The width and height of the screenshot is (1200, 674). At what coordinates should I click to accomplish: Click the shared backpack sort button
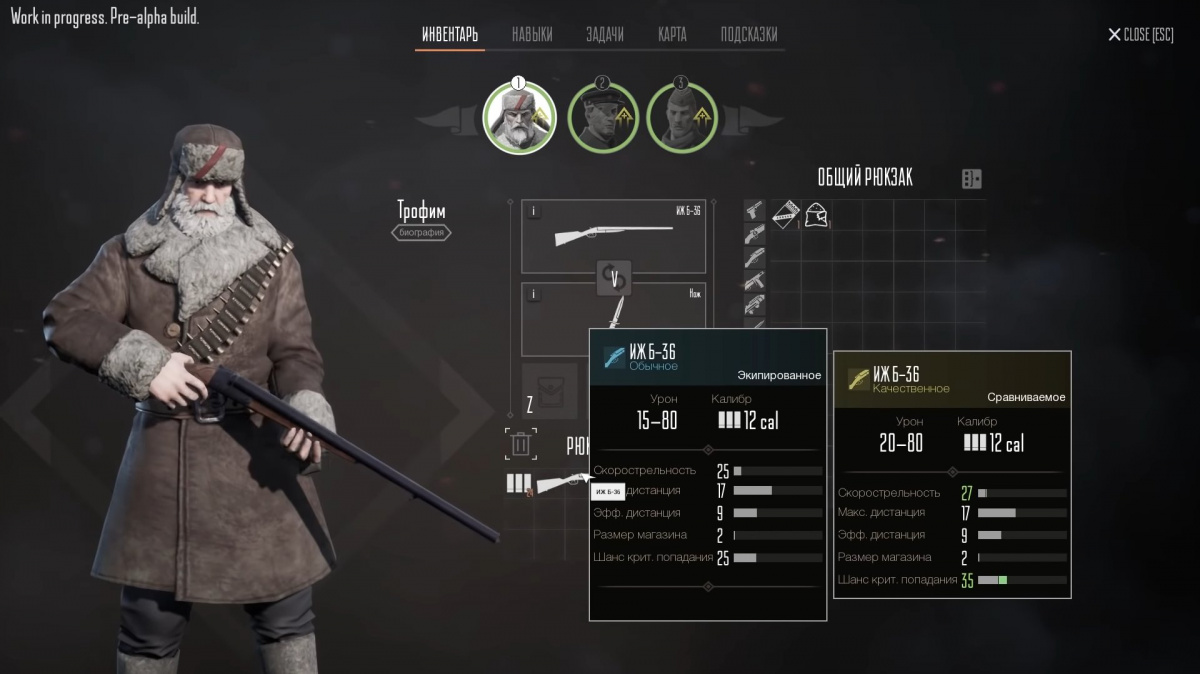click(971, 179)
